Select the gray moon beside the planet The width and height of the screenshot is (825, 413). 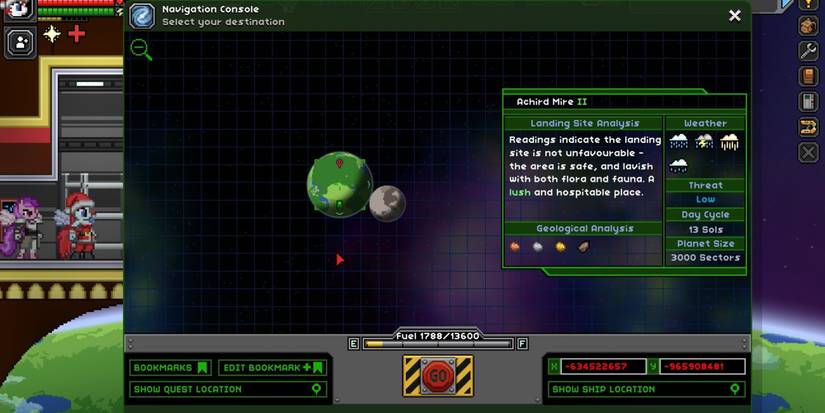[387, 203]
